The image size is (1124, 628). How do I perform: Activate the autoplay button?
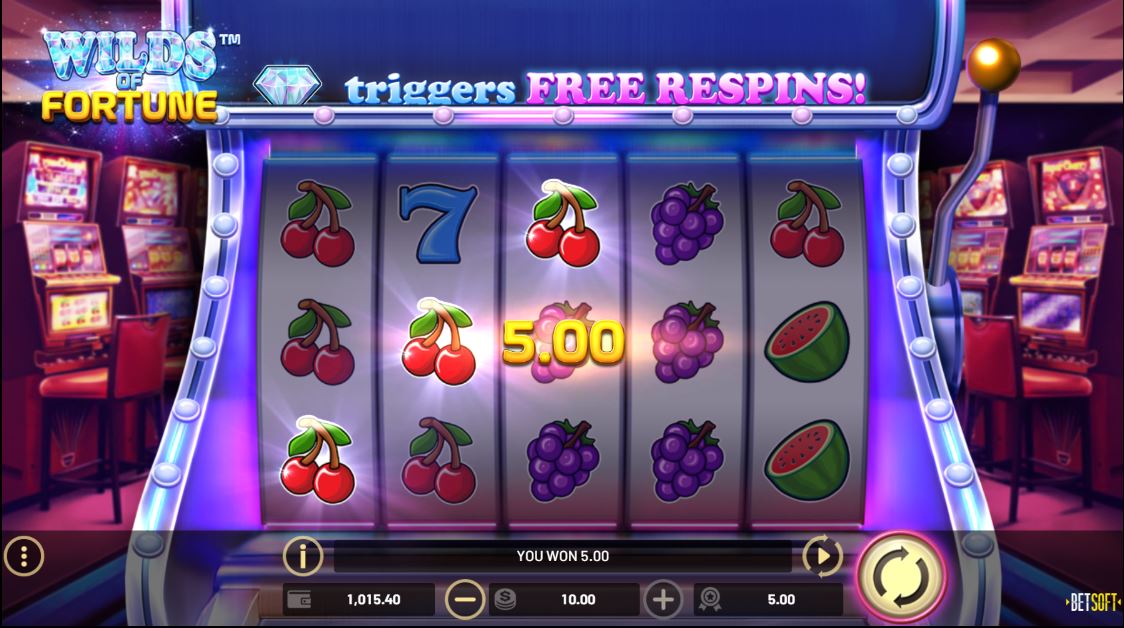coord(822,556)
